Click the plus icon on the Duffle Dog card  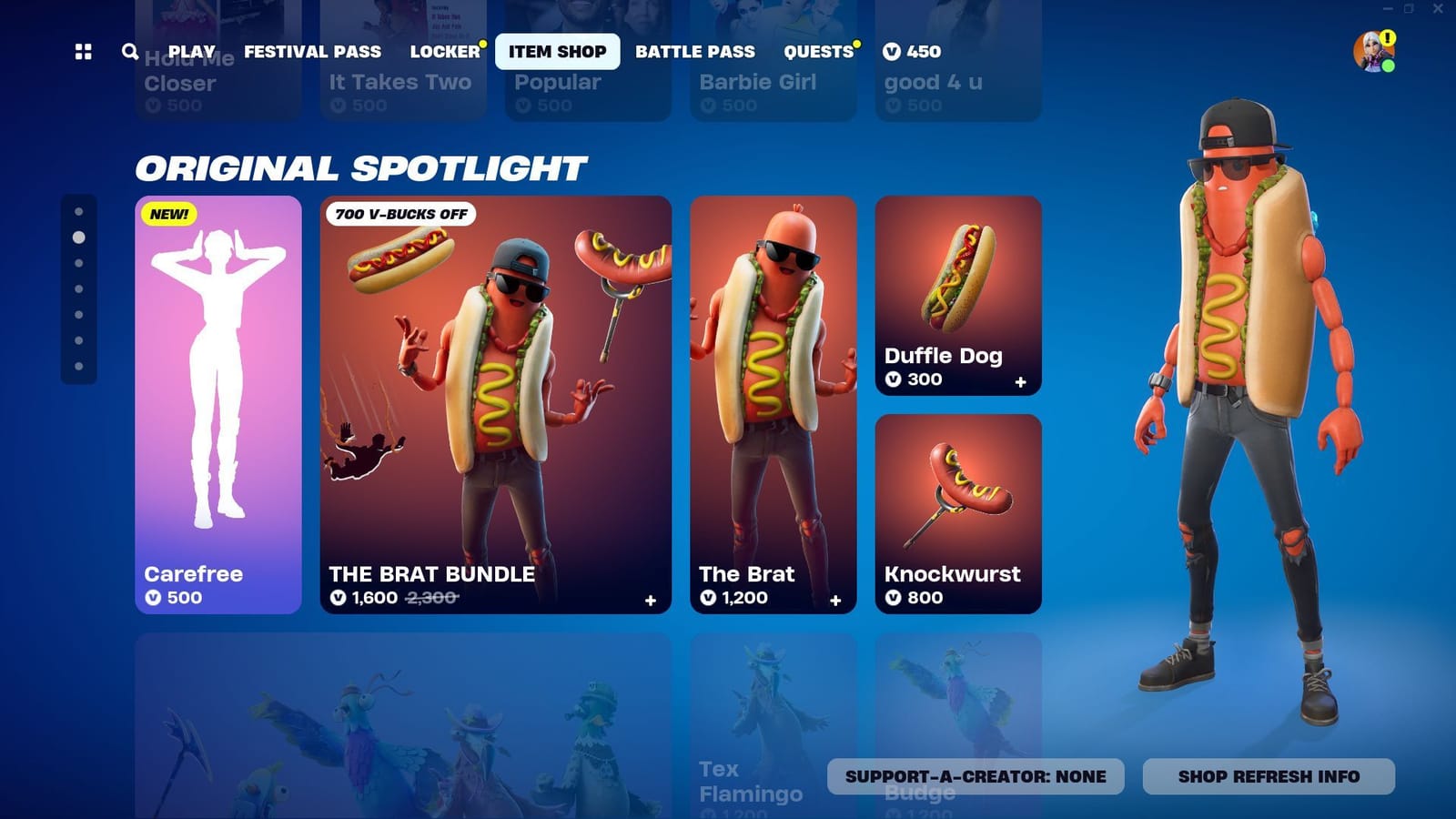(x=1021, y=384)
